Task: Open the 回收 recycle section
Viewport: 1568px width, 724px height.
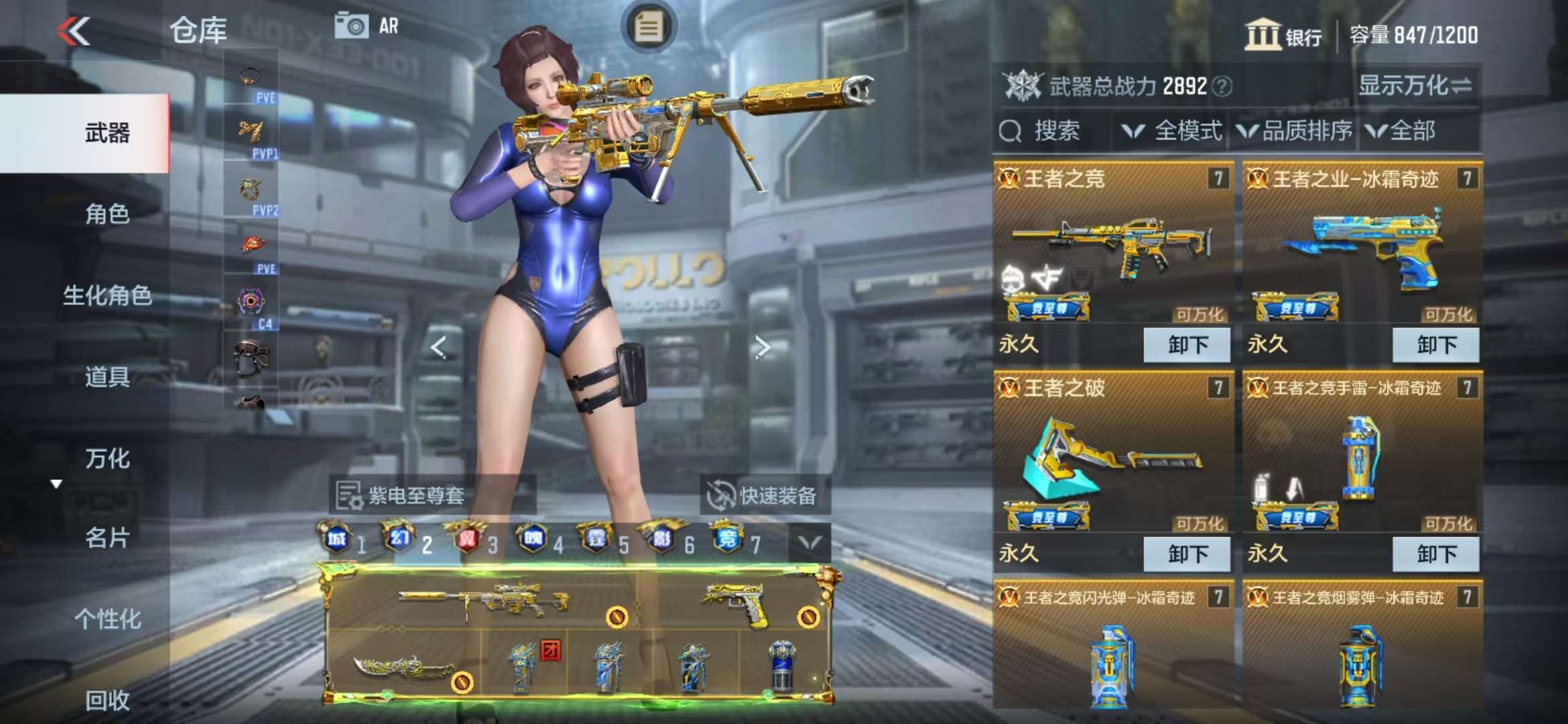Action: (x=107, y=701)
